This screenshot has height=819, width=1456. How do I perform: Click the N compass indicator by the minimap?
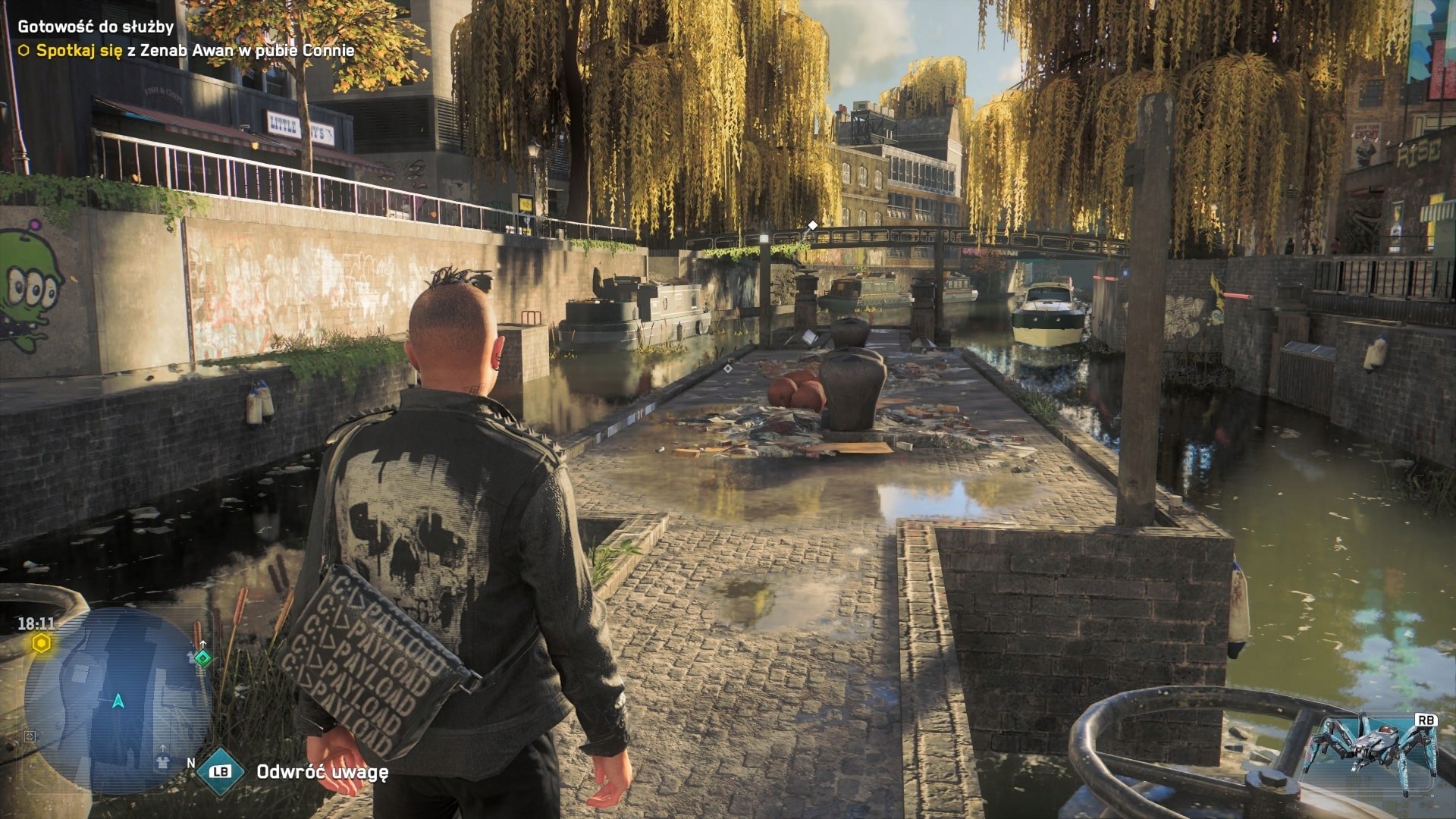coord(191,763)
